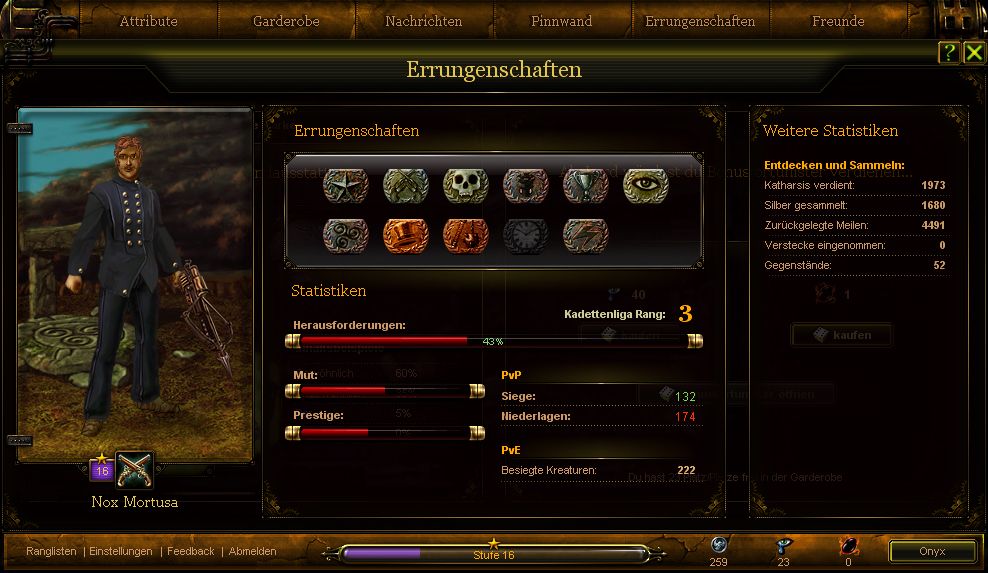Select the clock achievement badge
Screen dimensions: 988x573
click(525, 236)
